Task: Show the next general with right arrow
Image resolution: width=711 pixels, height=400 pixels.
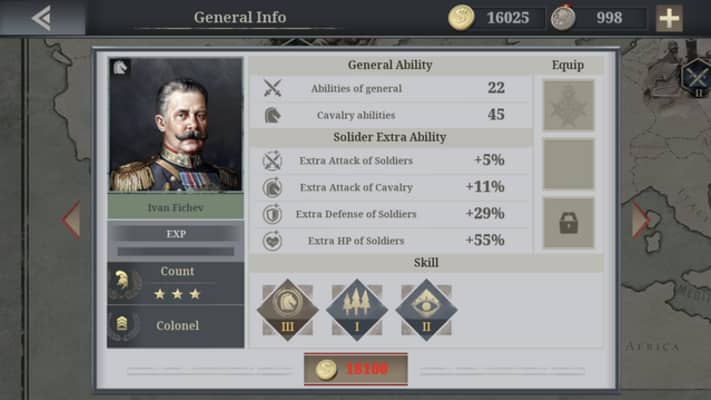Action: [640, 220]
